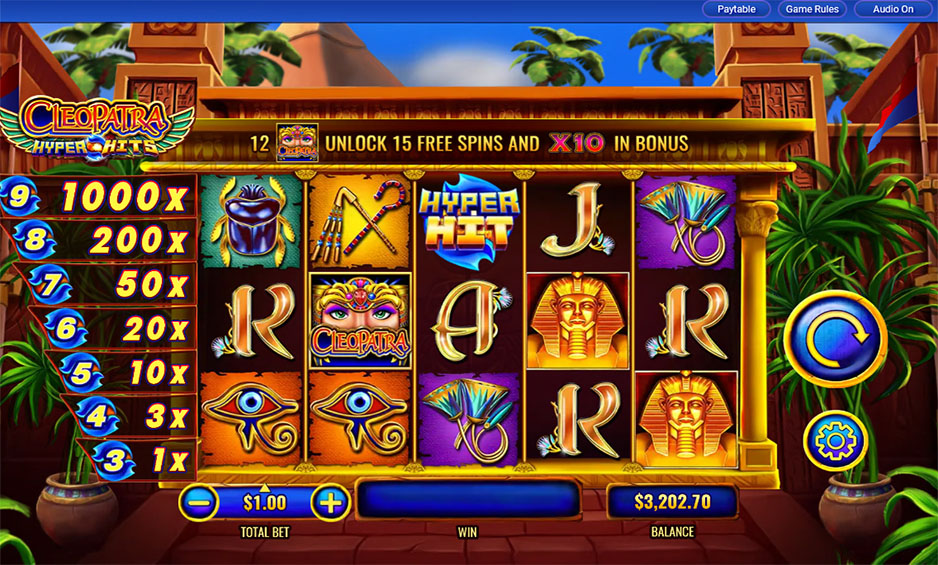Toggle the Audio On button
Viewport: 938px width, 565px height.
[x=893, y=9]
